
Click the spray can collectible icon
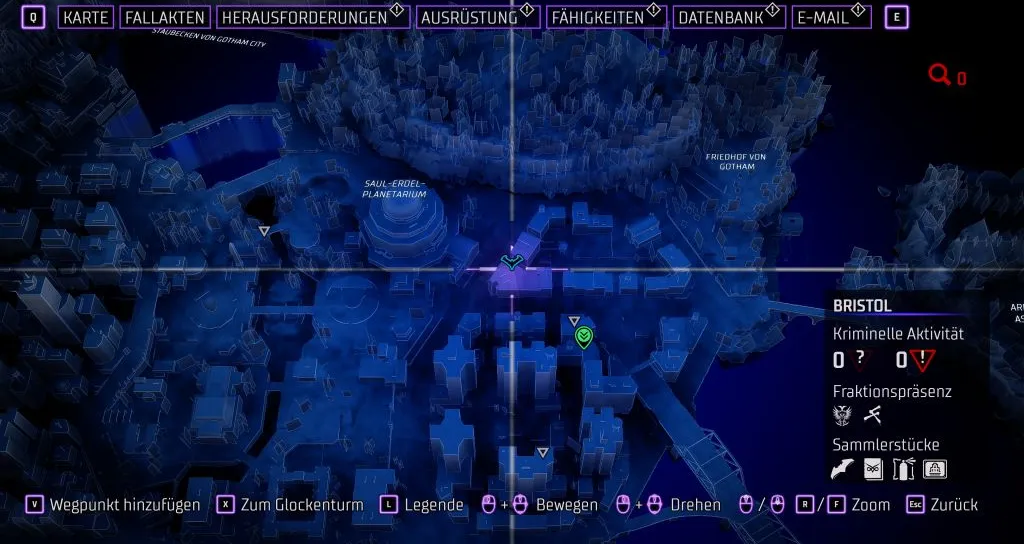point(903,468)
